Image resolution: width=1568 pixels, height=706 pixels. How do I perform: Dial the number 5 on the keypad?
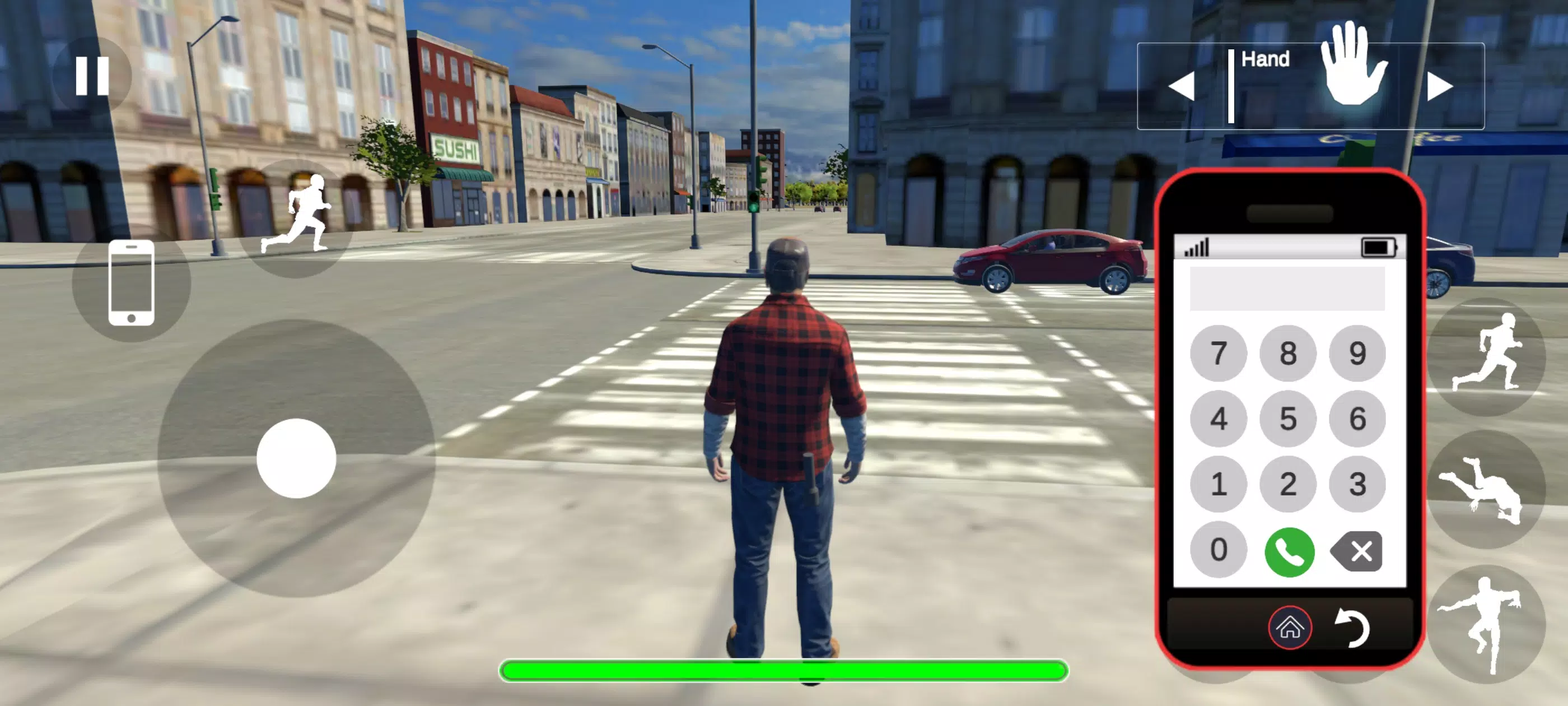click(1289, 419)
